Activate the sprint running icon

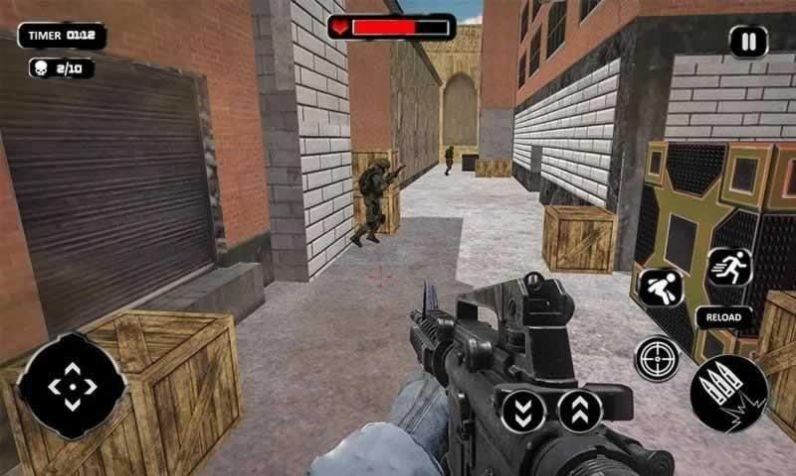(x=729, y=267)
